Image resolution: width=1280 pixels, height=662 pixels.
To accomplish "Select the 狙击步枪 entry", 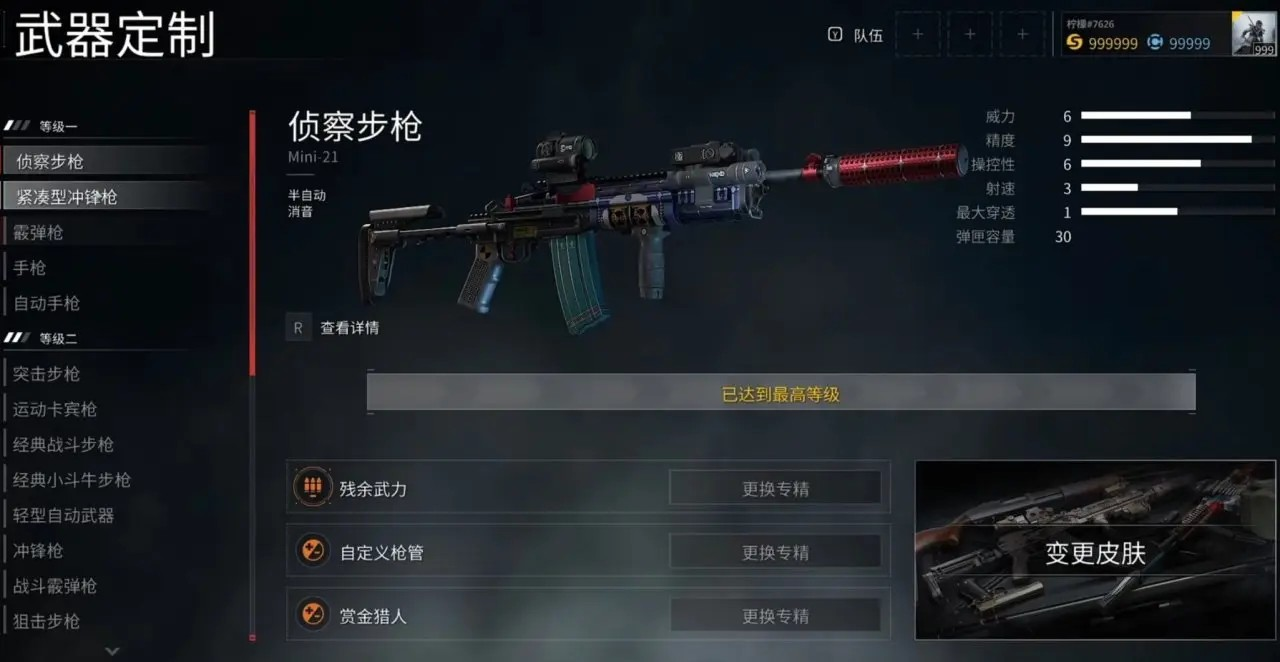I will click(47, 621).
